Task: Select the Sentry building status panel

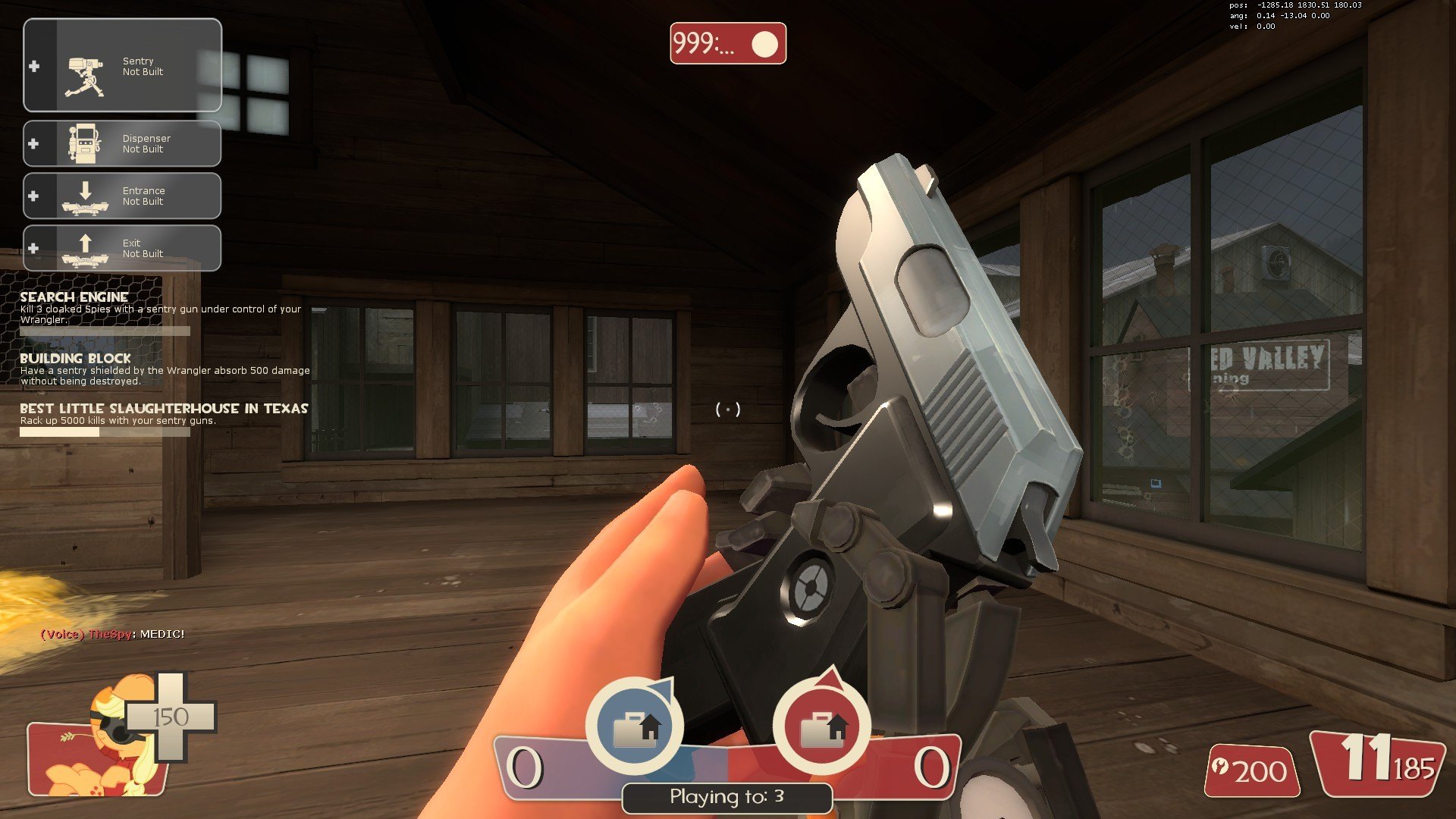Action: coord(122,66)
